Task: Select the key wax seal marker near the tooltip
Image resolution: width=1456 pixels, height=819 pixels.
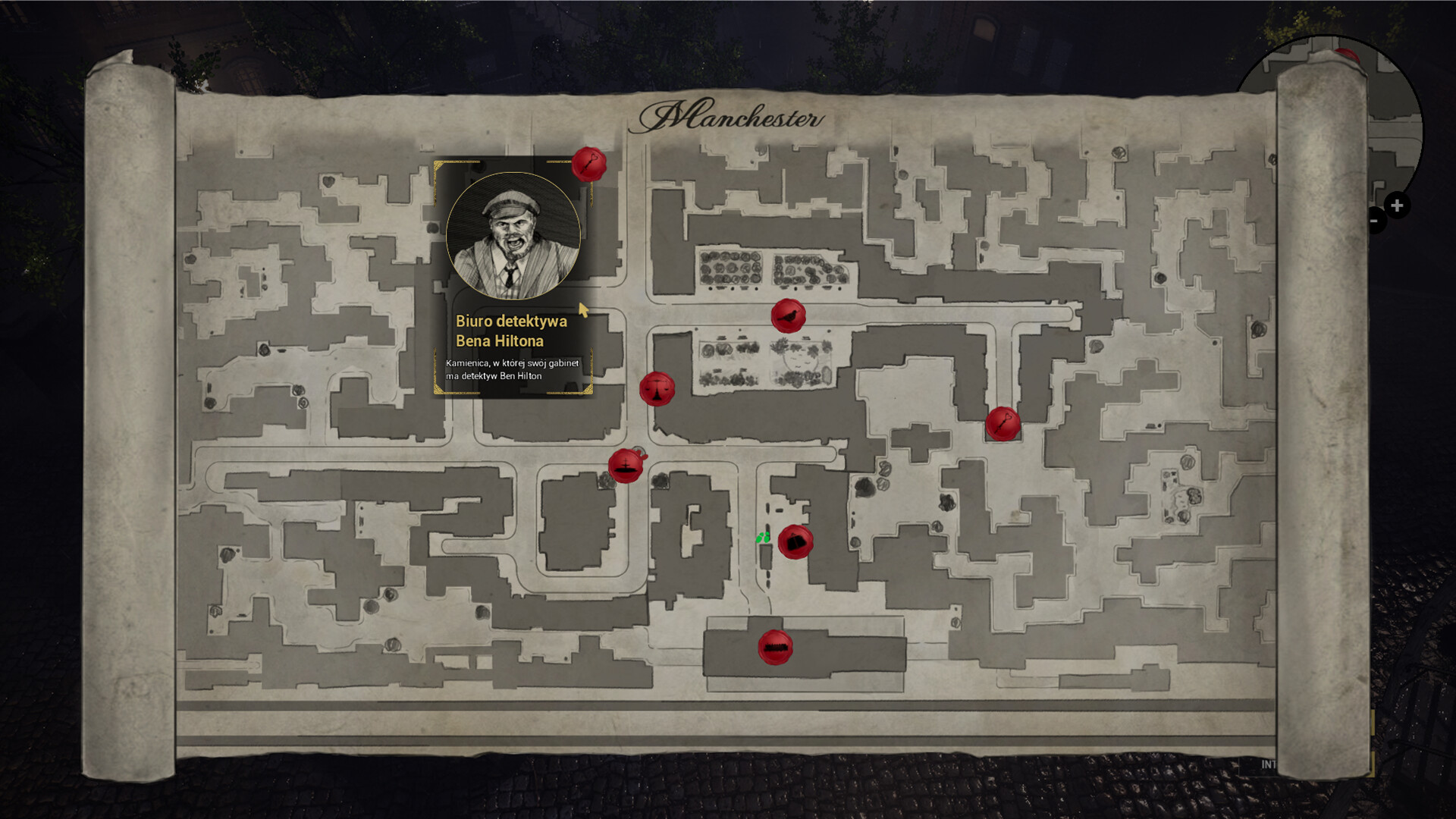Action: pos(591,165)
